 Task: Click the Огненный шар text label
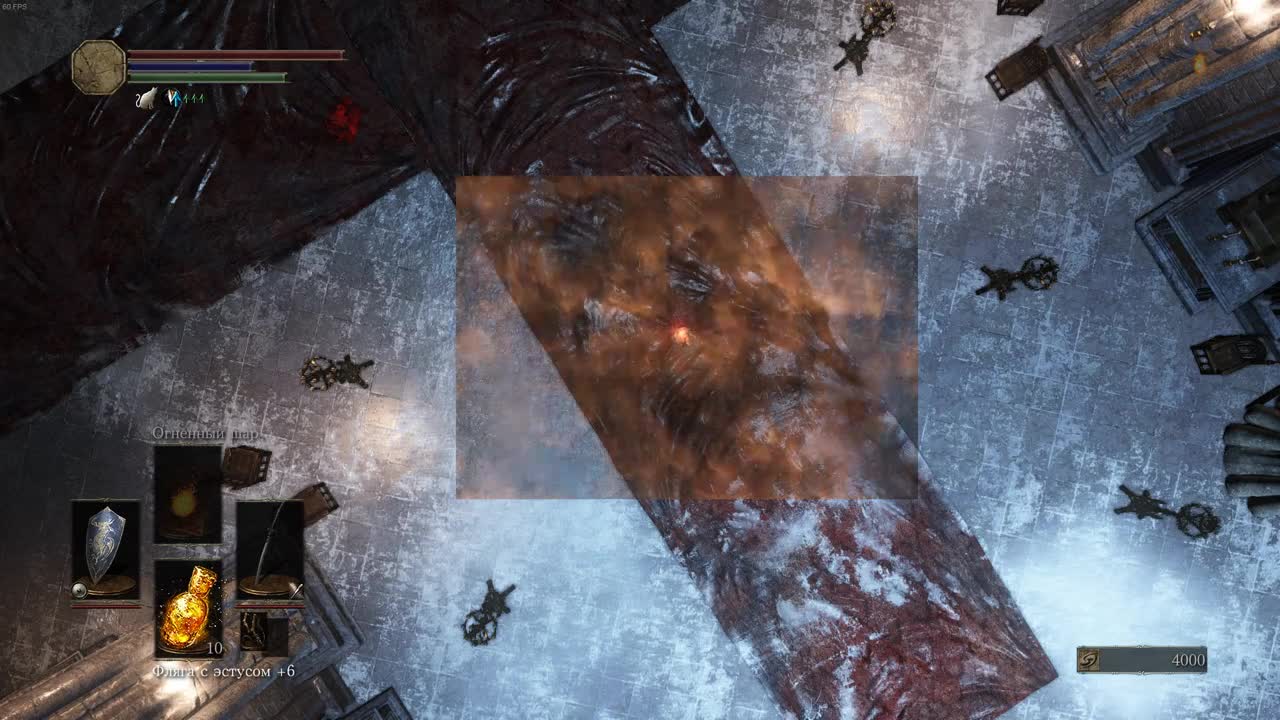click(207, 435)
